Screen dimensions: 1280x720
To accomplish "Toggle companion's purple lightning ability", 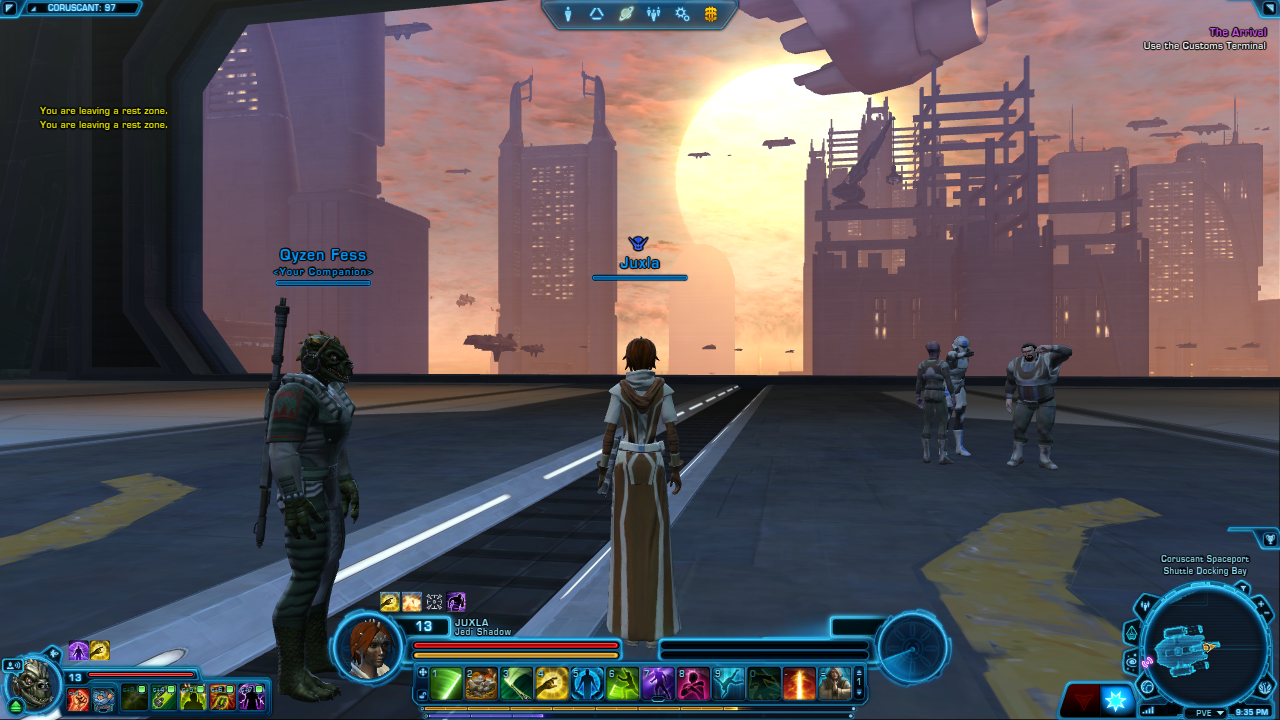I will point(252,697).
